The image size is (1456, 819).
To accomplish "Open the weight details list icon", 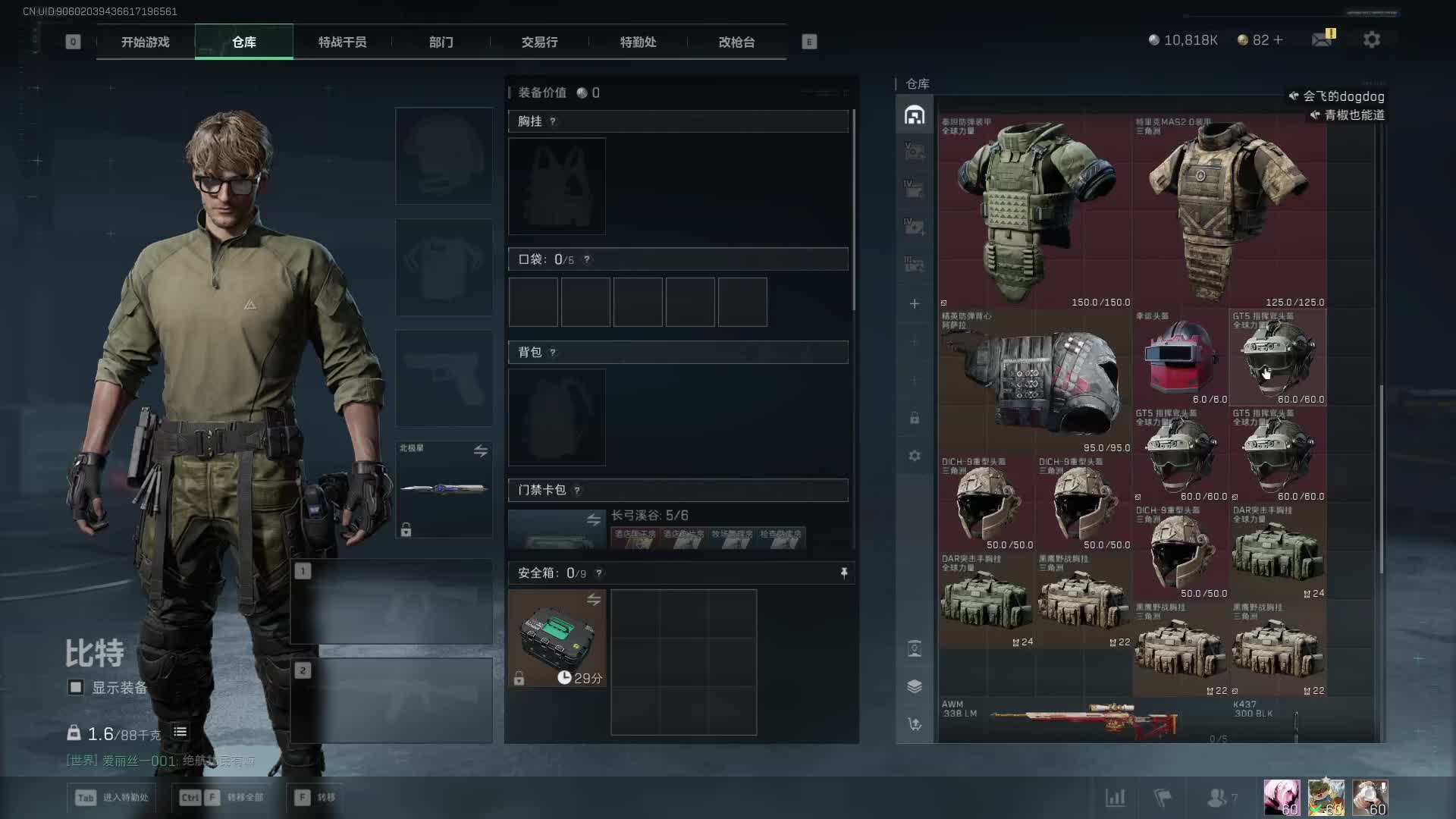I will 180,732.
